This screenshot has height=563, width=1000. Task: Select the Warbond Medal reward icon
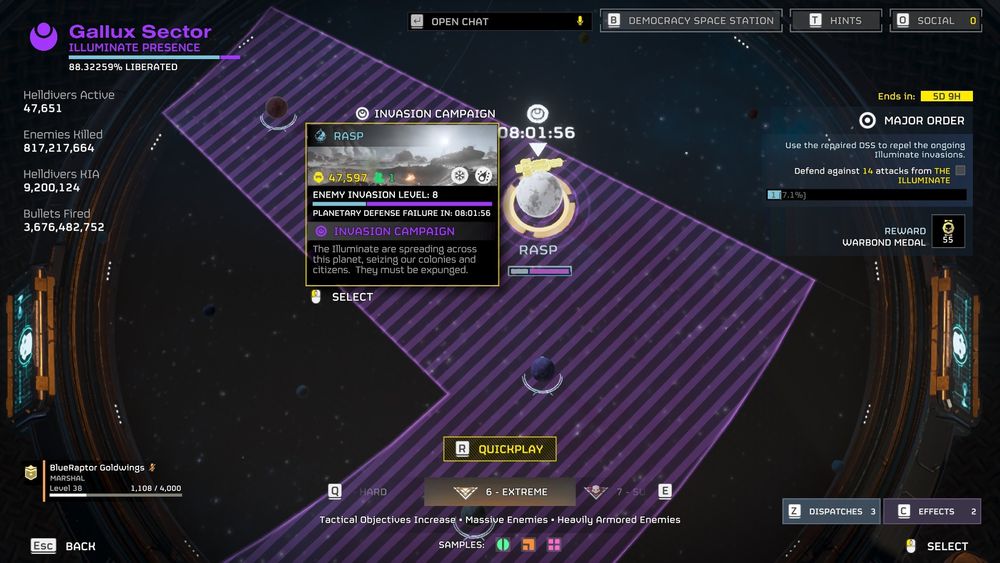(948, 230)
